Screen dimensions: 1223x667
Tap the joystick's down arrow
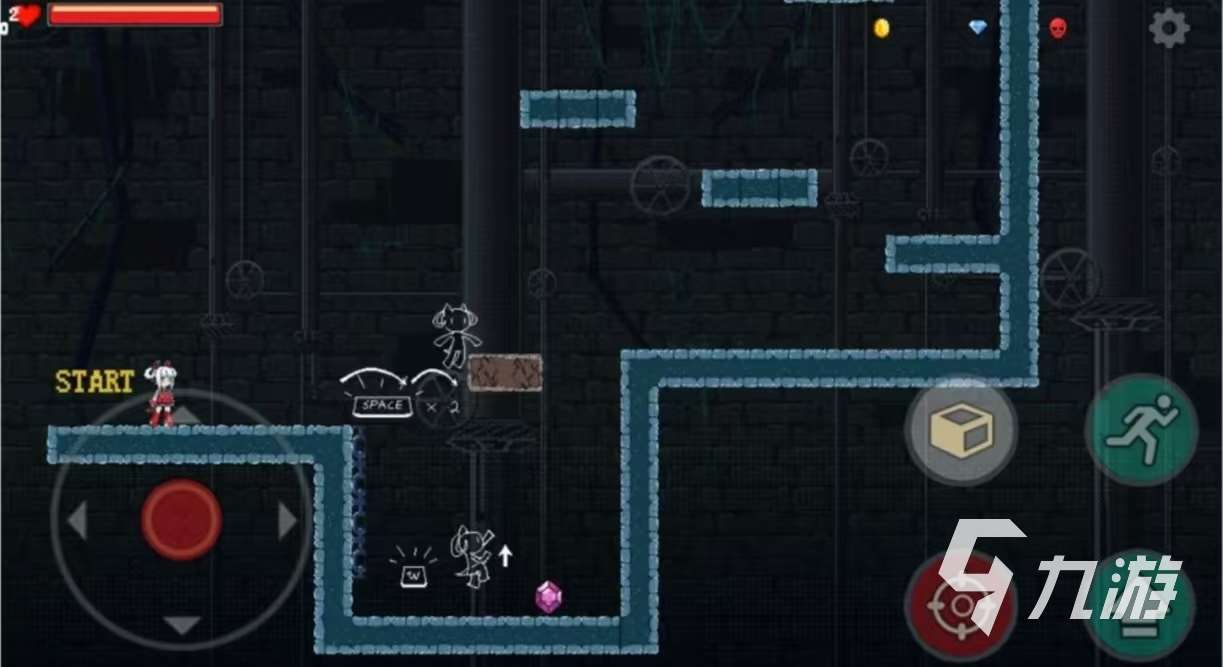[x=181, y=626]
